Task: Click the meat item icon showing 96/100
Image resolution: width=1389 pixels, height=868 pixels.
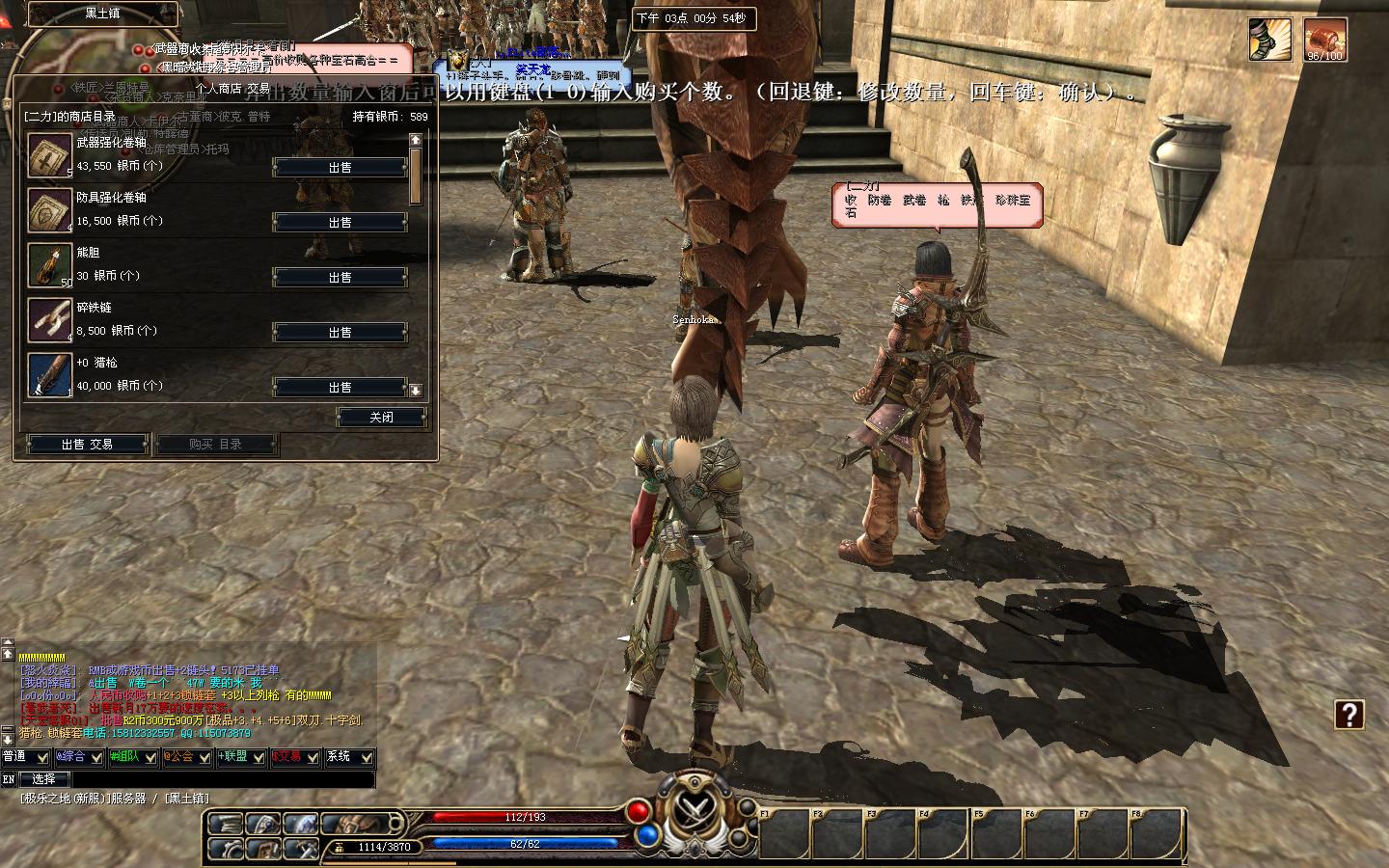Action: (x=1324, y=40)
